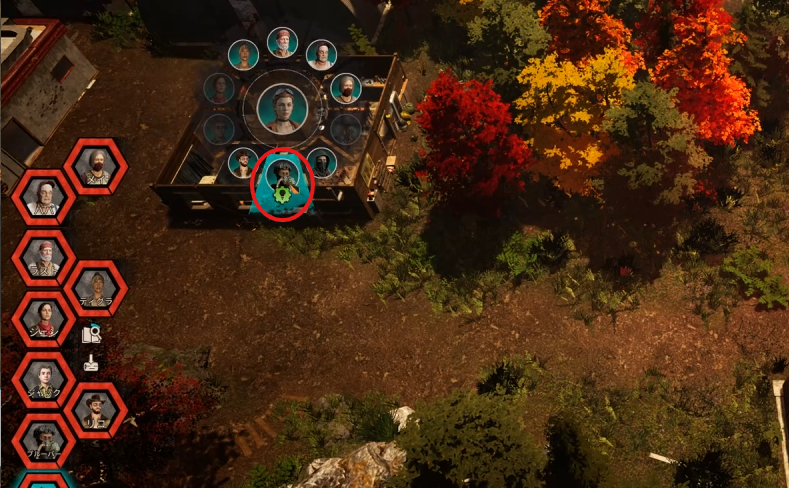Select the ジャック hexagon portrait

pos(44,380)
